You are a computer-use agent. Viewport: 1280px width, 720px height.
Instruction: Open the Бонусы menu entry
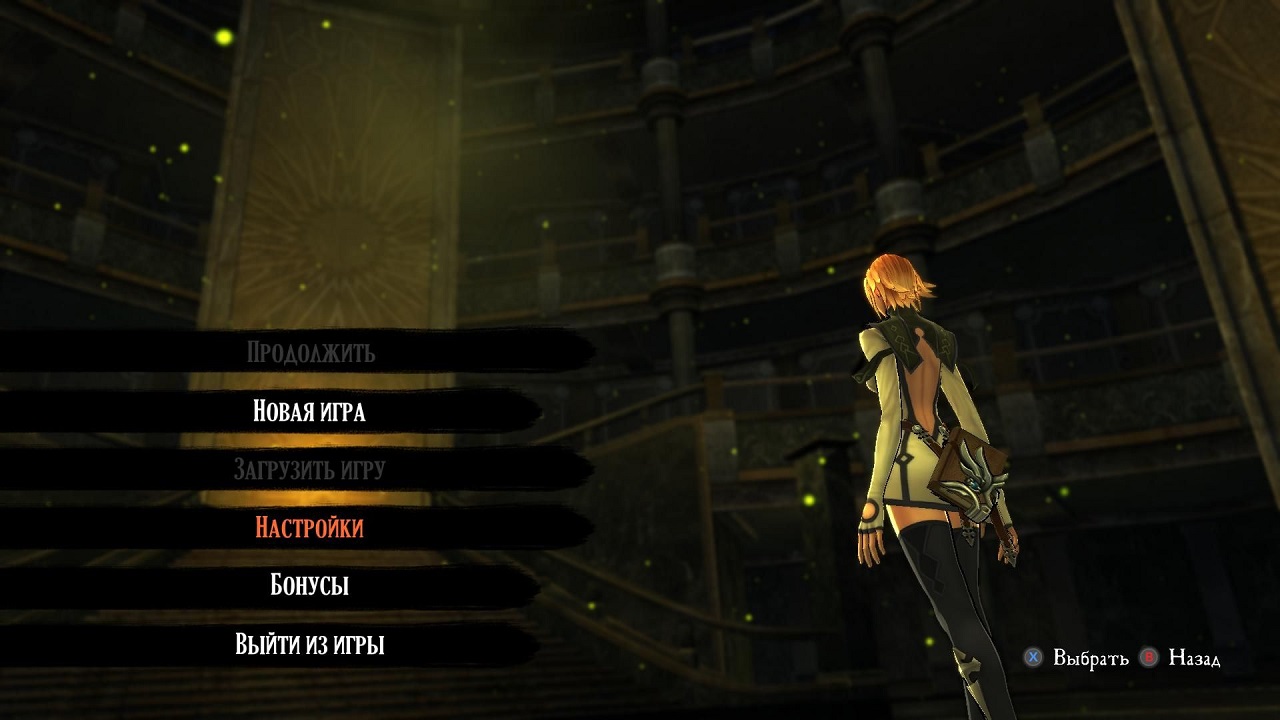click(309, 585)
